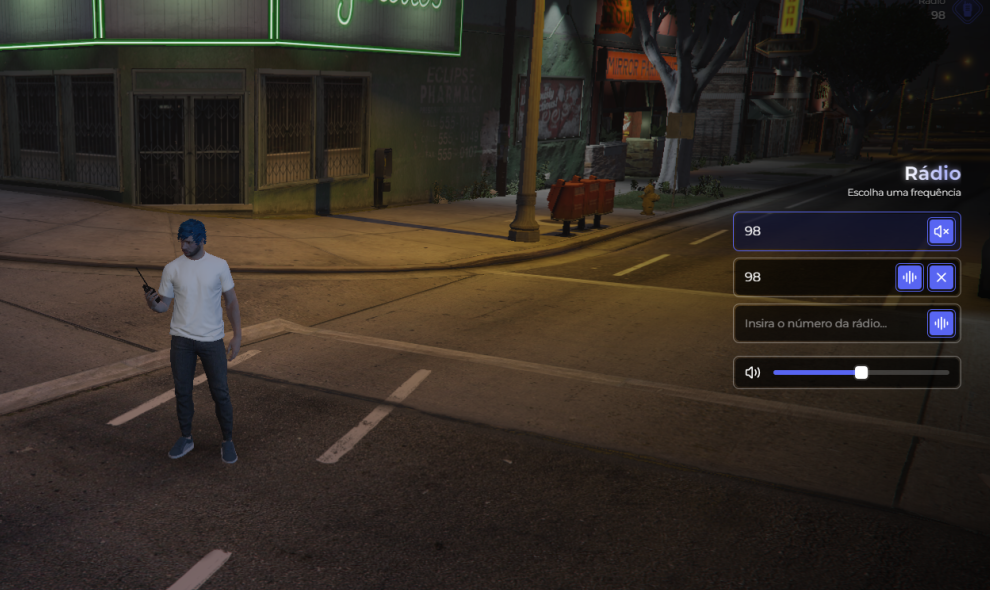Focus the 'Insira o número da rádio' field
The image size is (990, 590).
[832, 324]
